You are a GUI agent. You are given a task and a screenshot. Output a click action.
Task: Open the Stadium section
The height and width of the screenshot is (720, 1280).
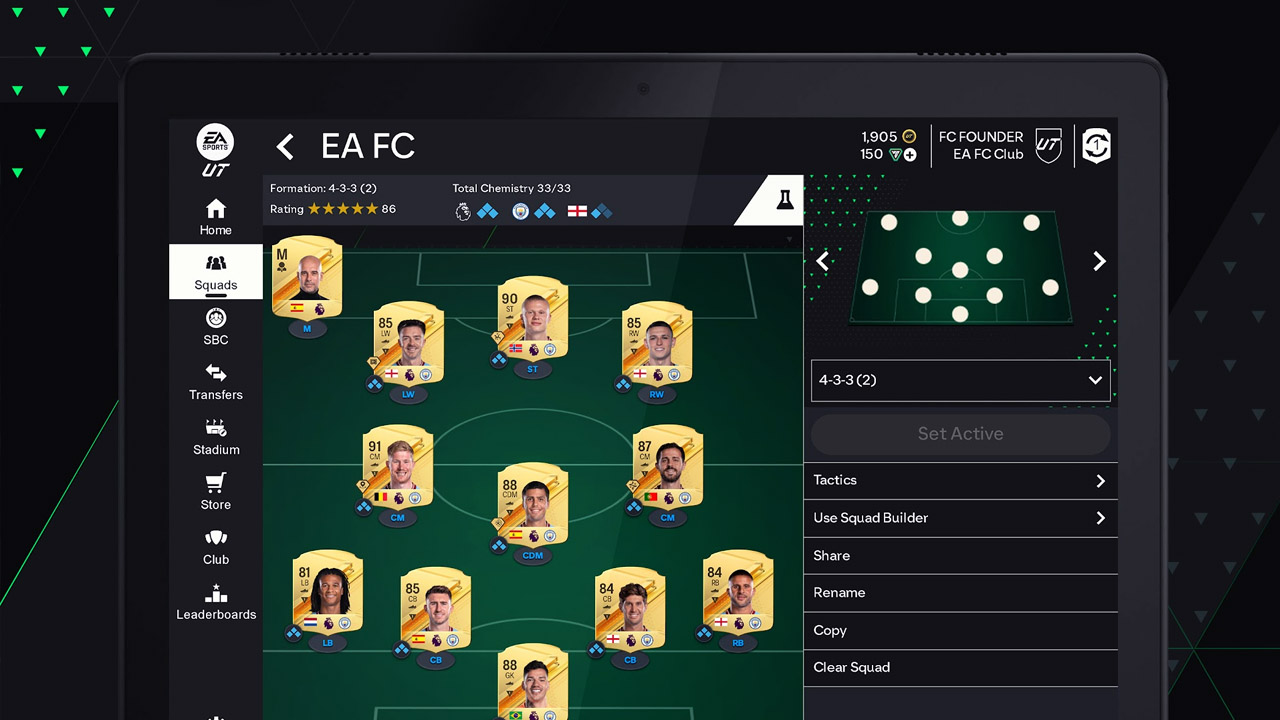(216, 437)
